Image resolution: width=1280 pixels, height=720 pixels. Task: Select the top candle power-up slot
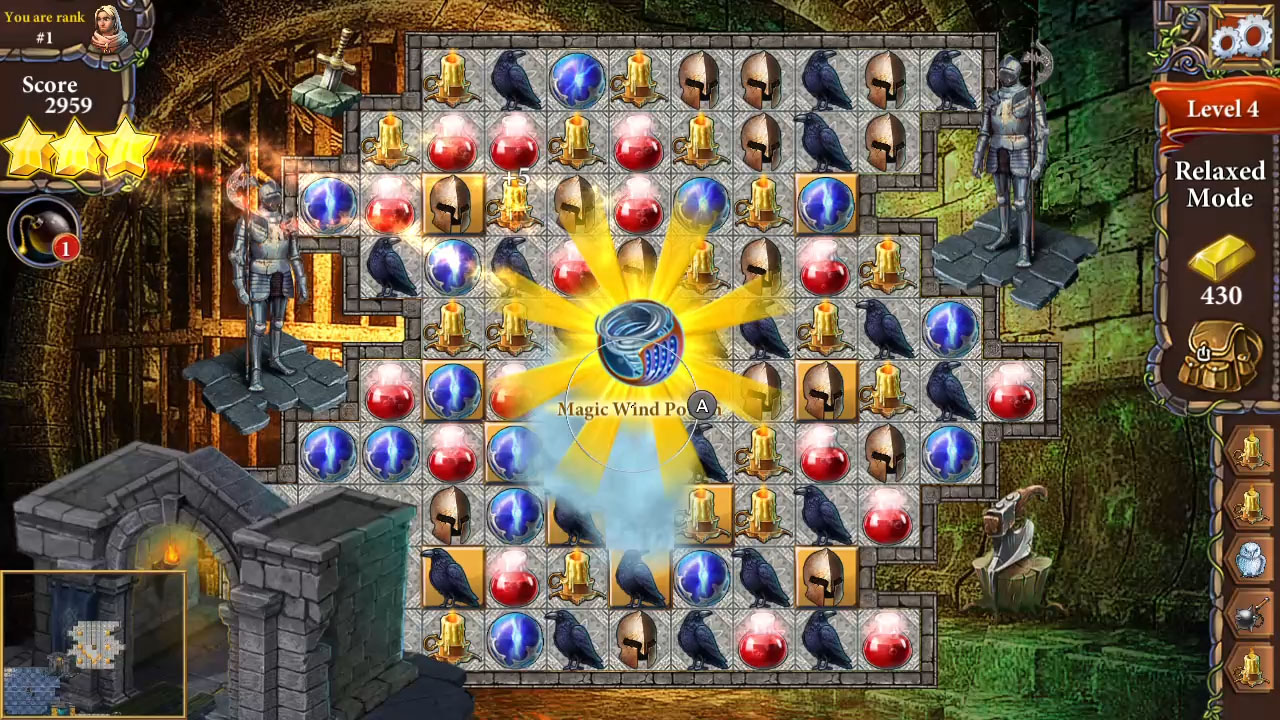[x=1251, y=447]
